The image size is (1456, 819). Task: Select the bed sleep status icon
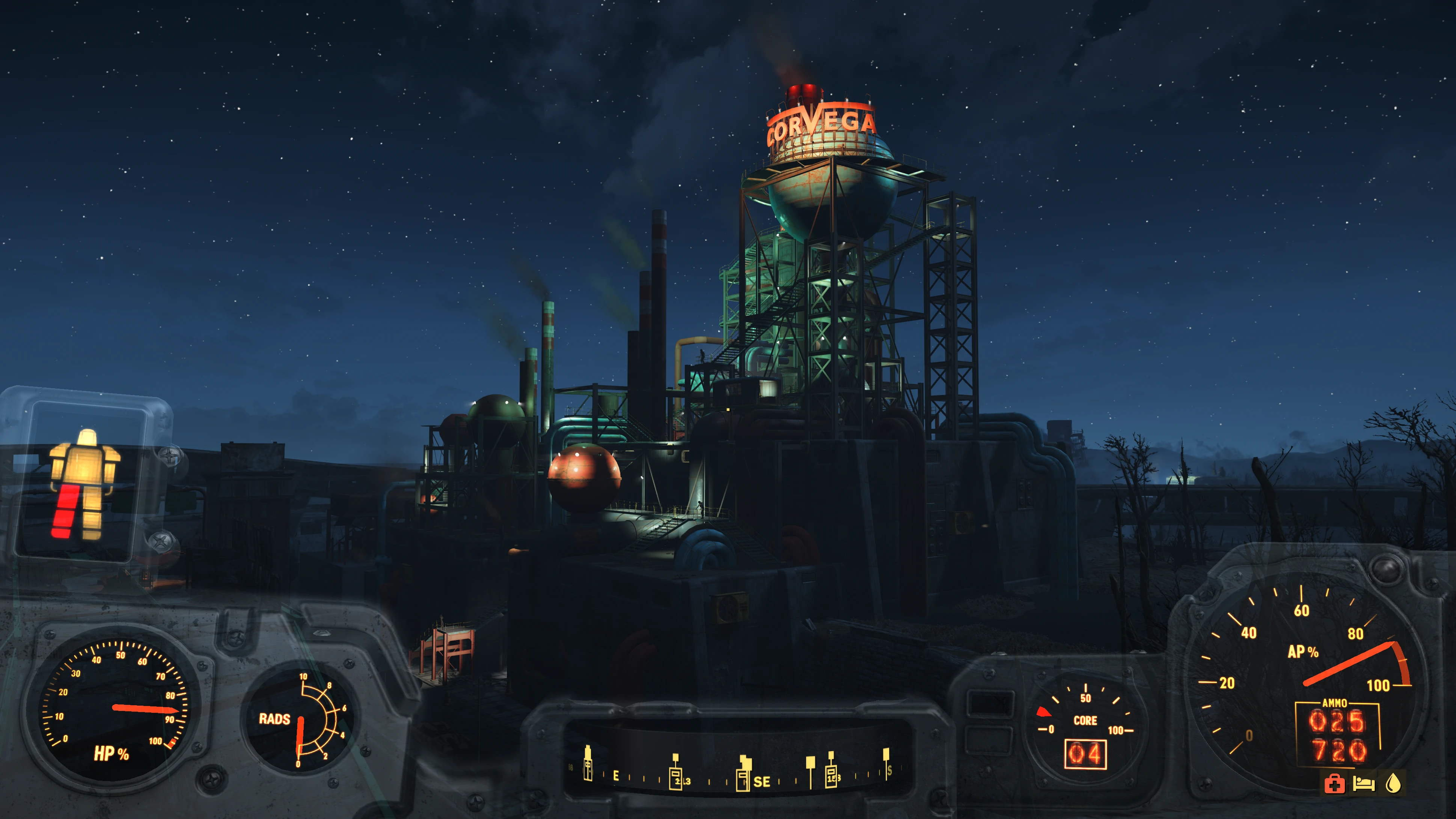pos(1363,783)
